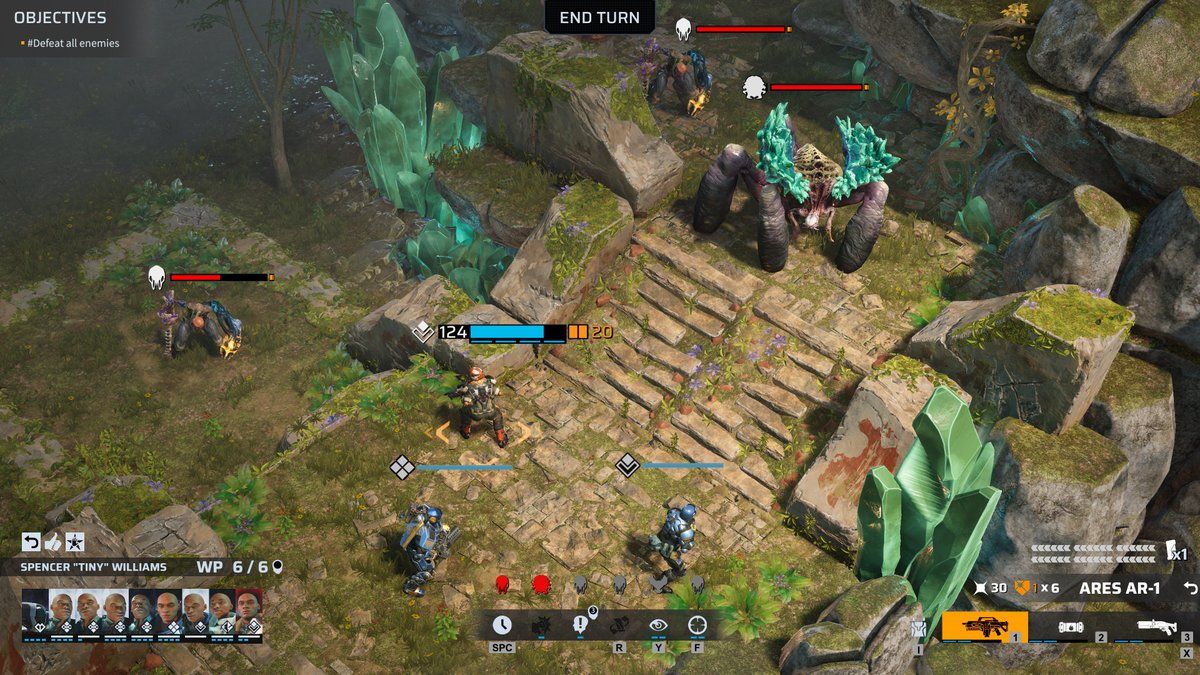
Task: Activate the clock overwatch ability
Action: click(x=502, y=625)
